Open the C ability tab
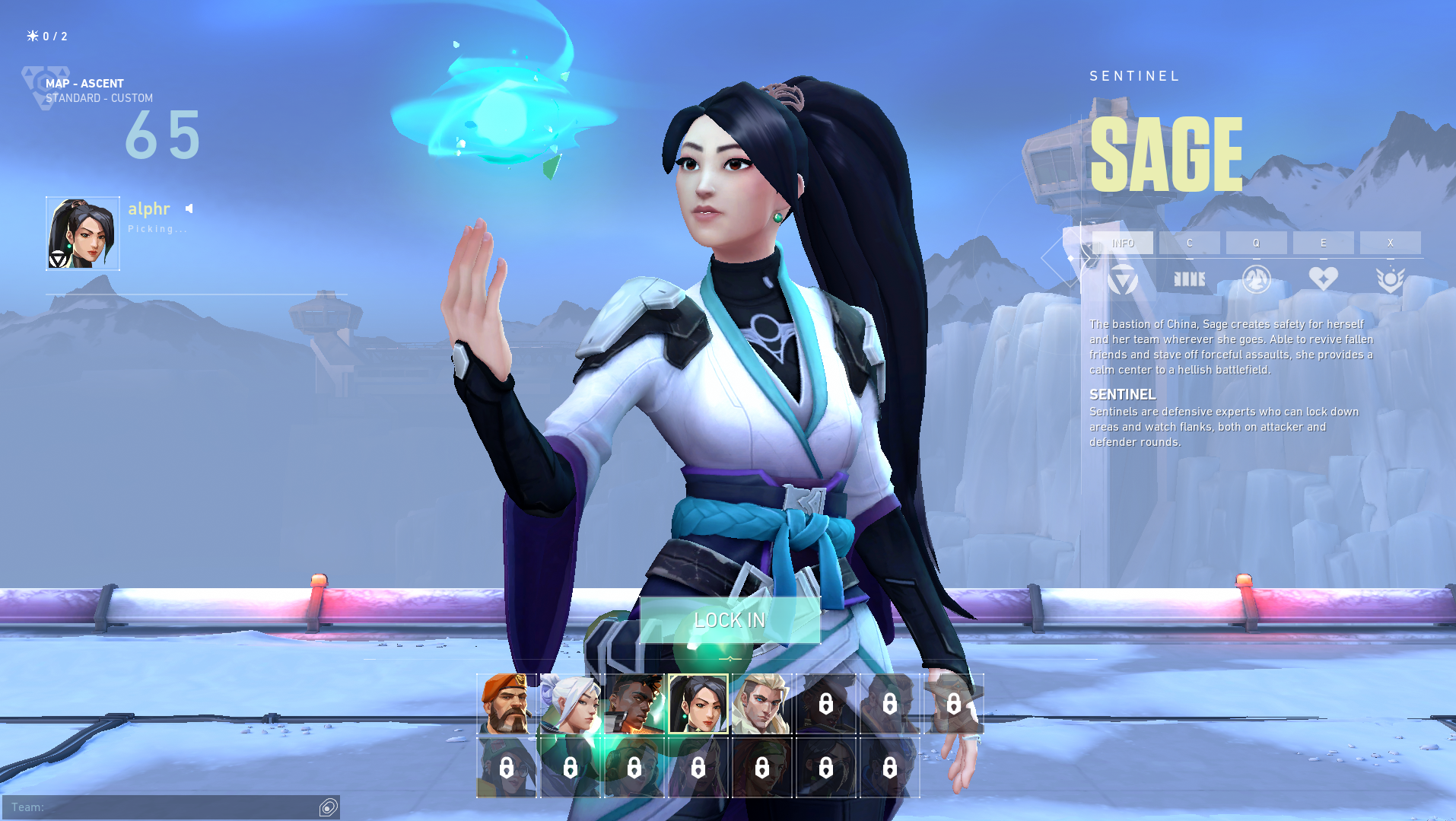Image resolution: width=1456 pixels, height=821 pixels. [x=1189, y=243]
